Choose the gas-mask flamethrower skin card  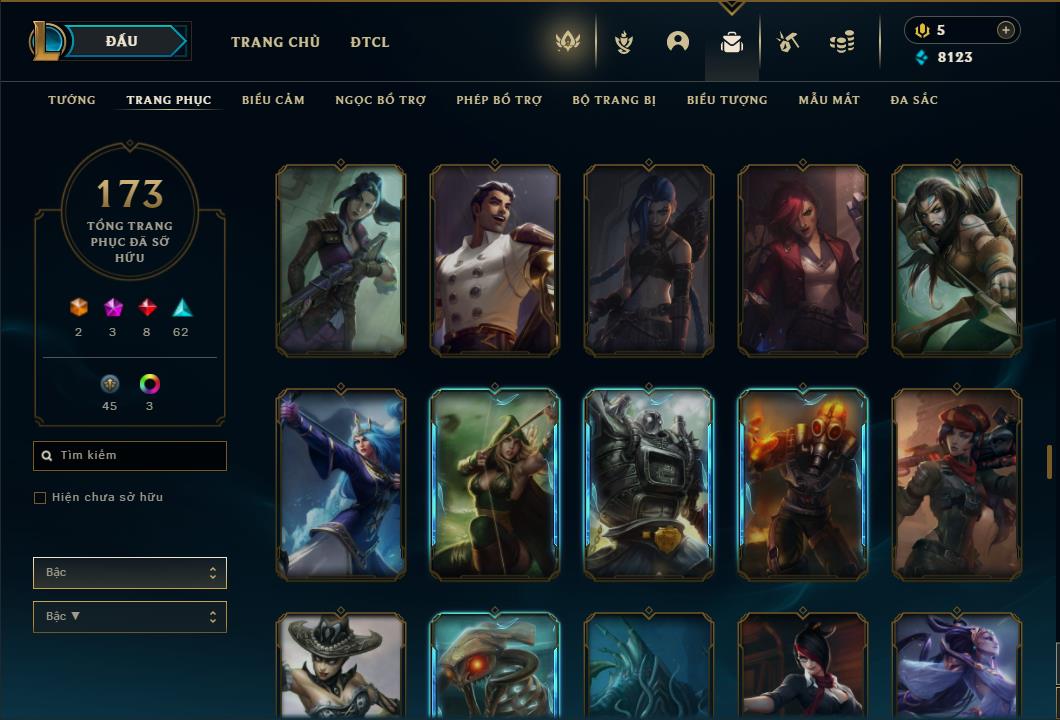(x=803, y=484)
